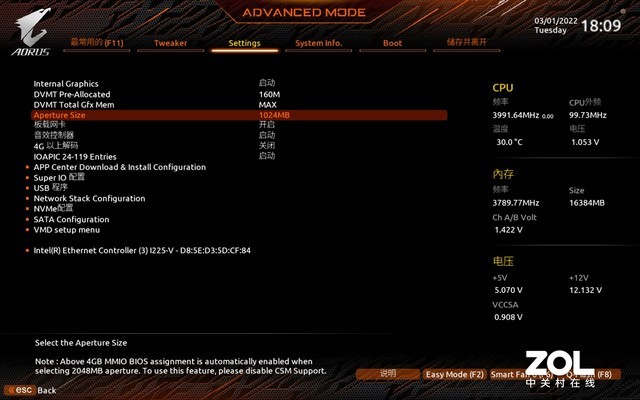The height and width of the screenshot is (400, 640).
Task: Open the System Info. tab
Action: tap(318, 43)
